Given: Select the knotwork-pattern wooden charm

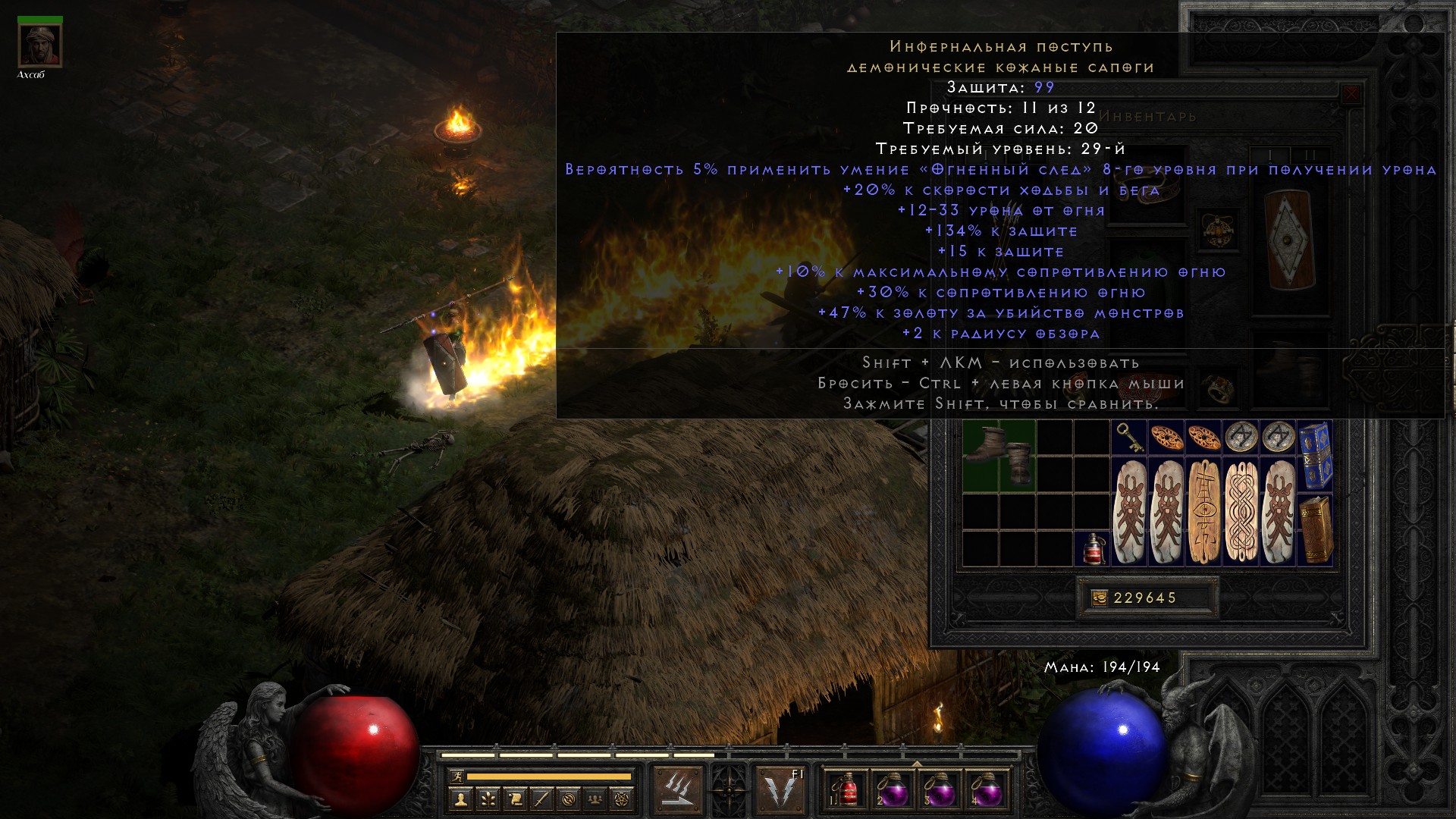Looking at the screenshot, I should coord(1241,511).
